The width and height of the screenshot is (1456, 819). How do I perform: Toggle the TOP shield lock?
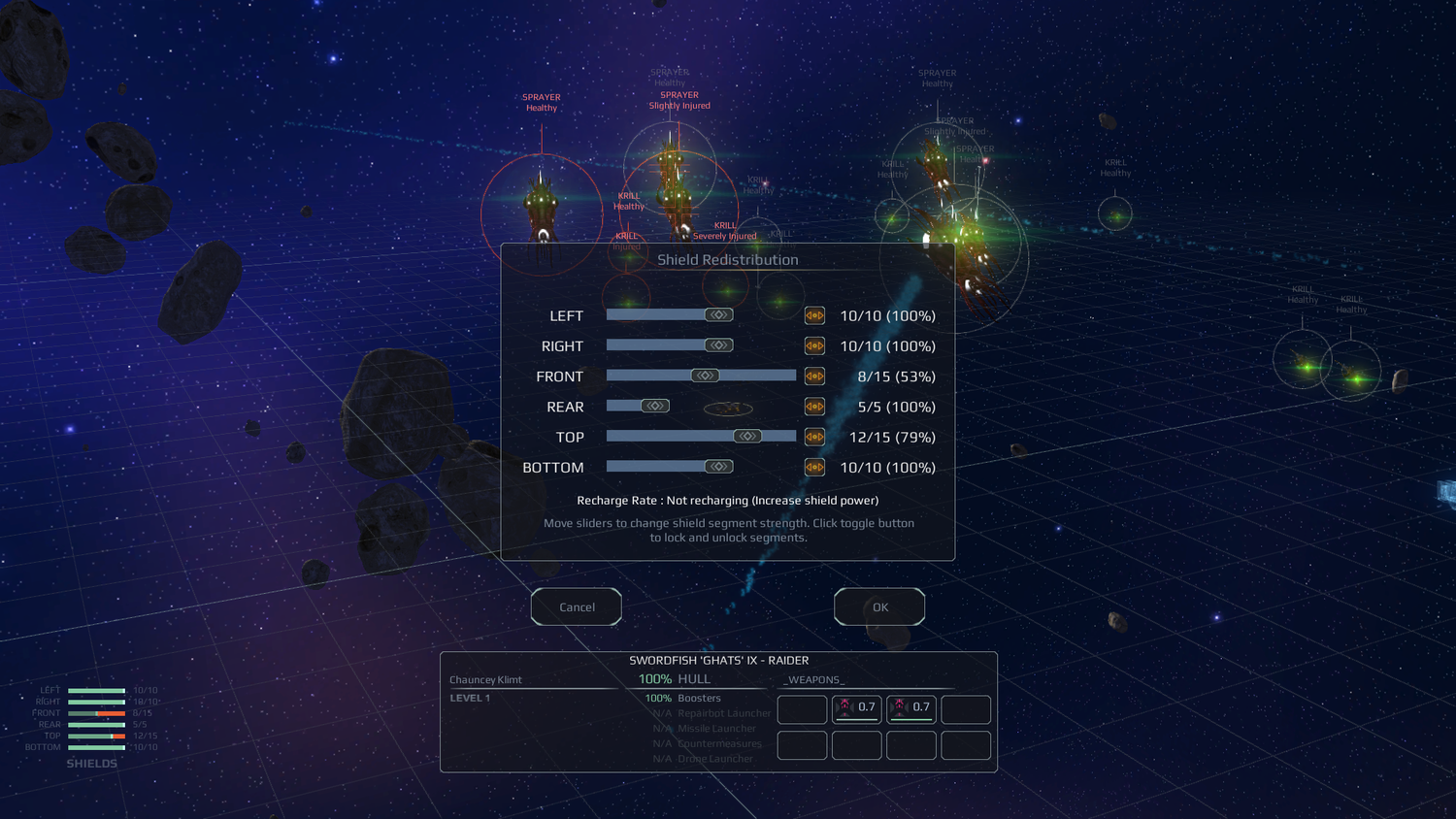coord(814,437)
